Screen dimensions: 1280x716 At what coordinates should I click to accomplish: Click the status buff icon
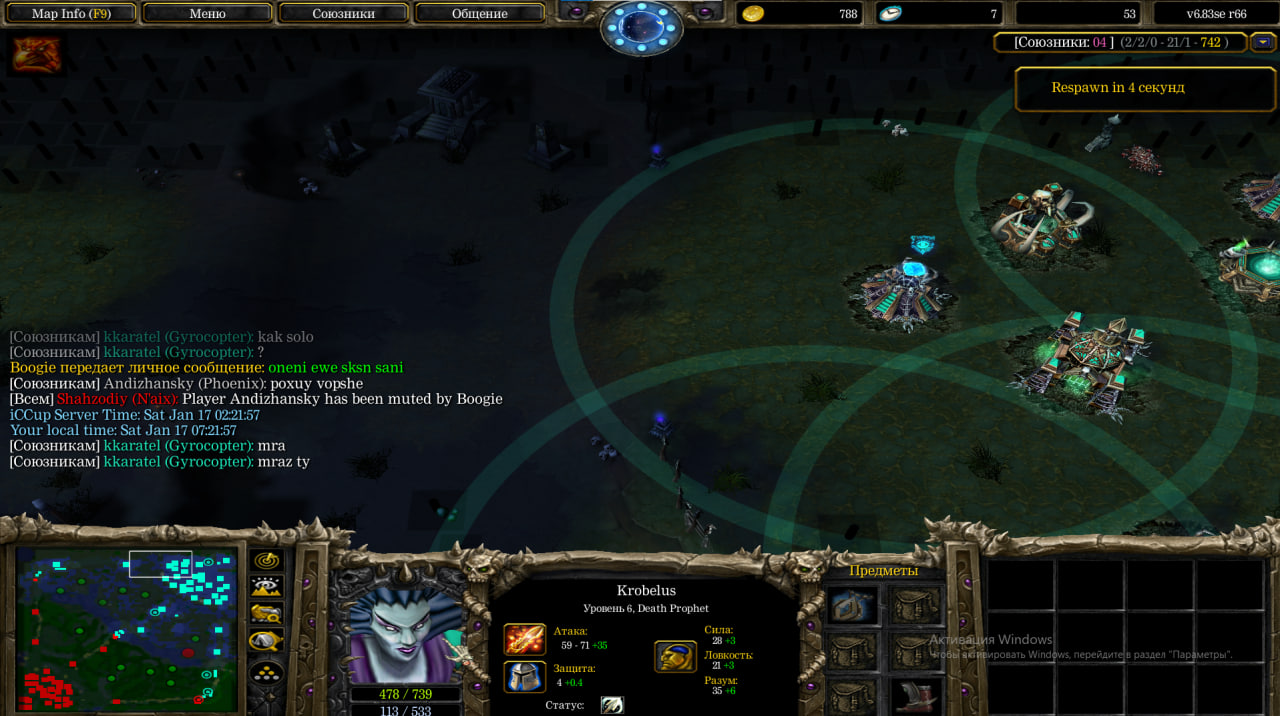(x=612, y=705)
